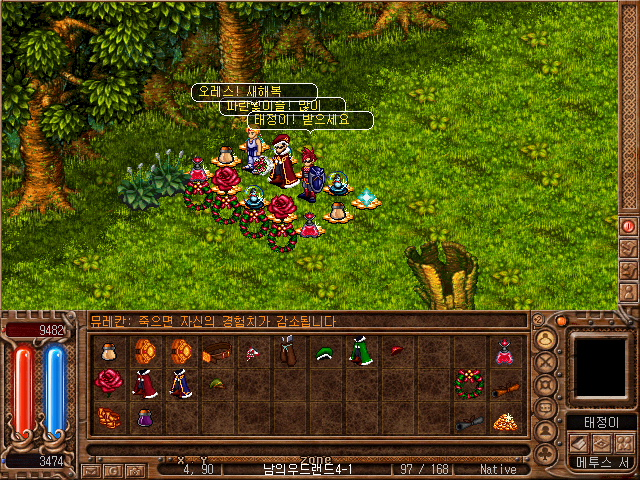Choose the brown leather trousers item
Viewport: 640px width, 480px height.
pos(288,351)
